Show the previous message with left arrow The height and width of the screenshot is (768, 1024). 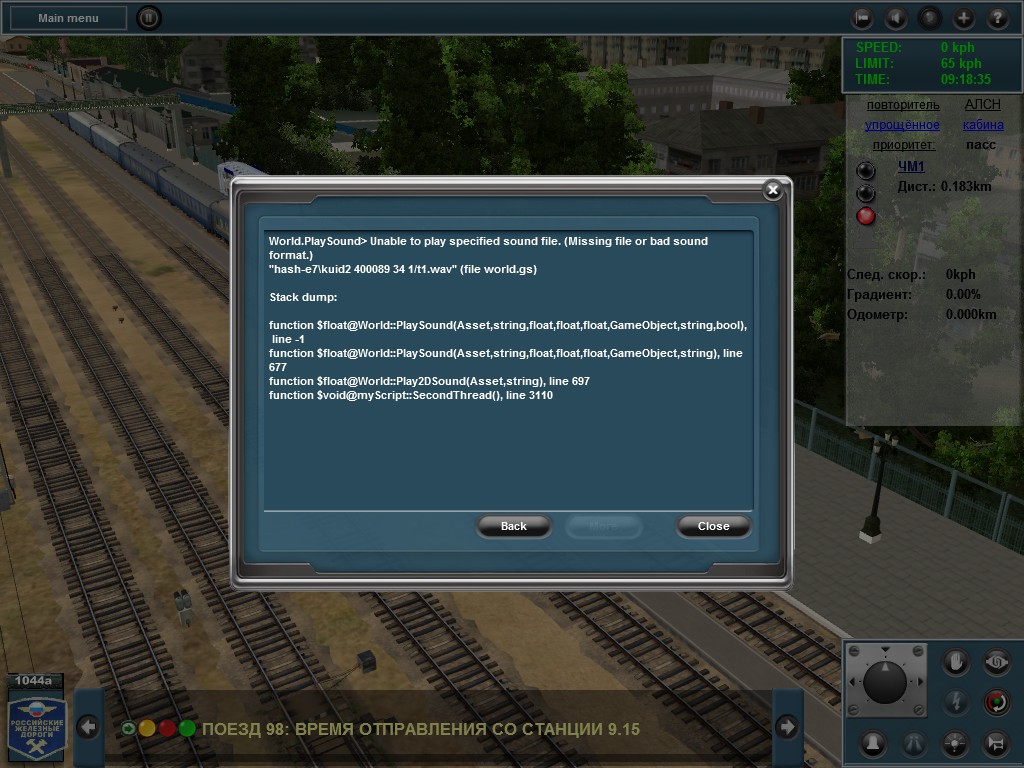88,727
